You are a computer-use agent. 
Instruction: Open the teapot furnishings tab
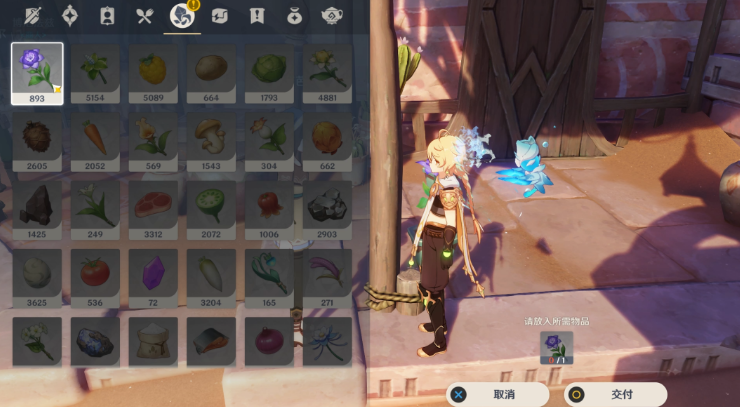click(x=332, y=16)
